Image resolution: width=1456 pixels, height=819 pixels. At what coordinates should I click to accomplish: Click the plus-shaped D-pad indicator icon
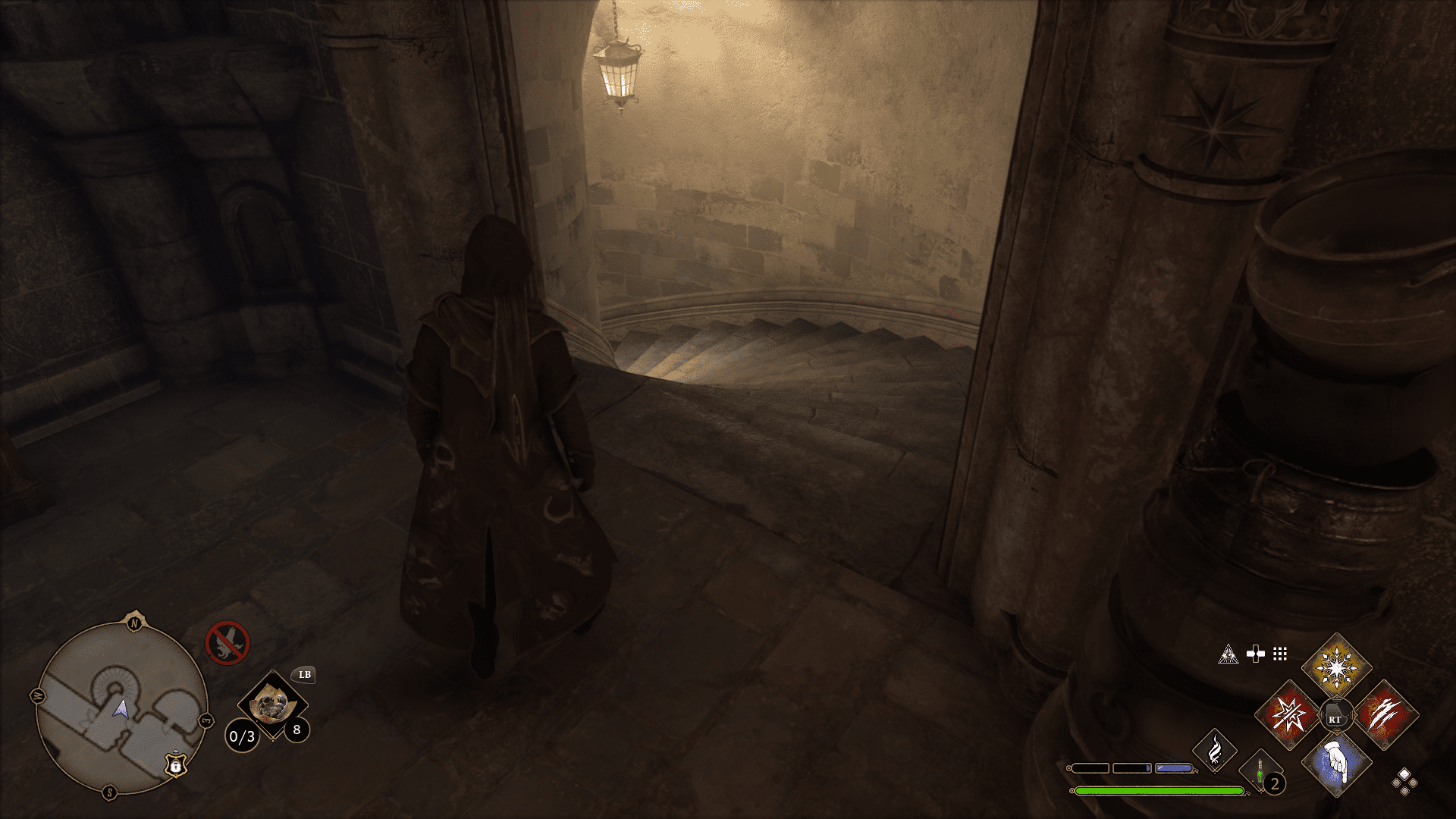tap(1255, 654)
